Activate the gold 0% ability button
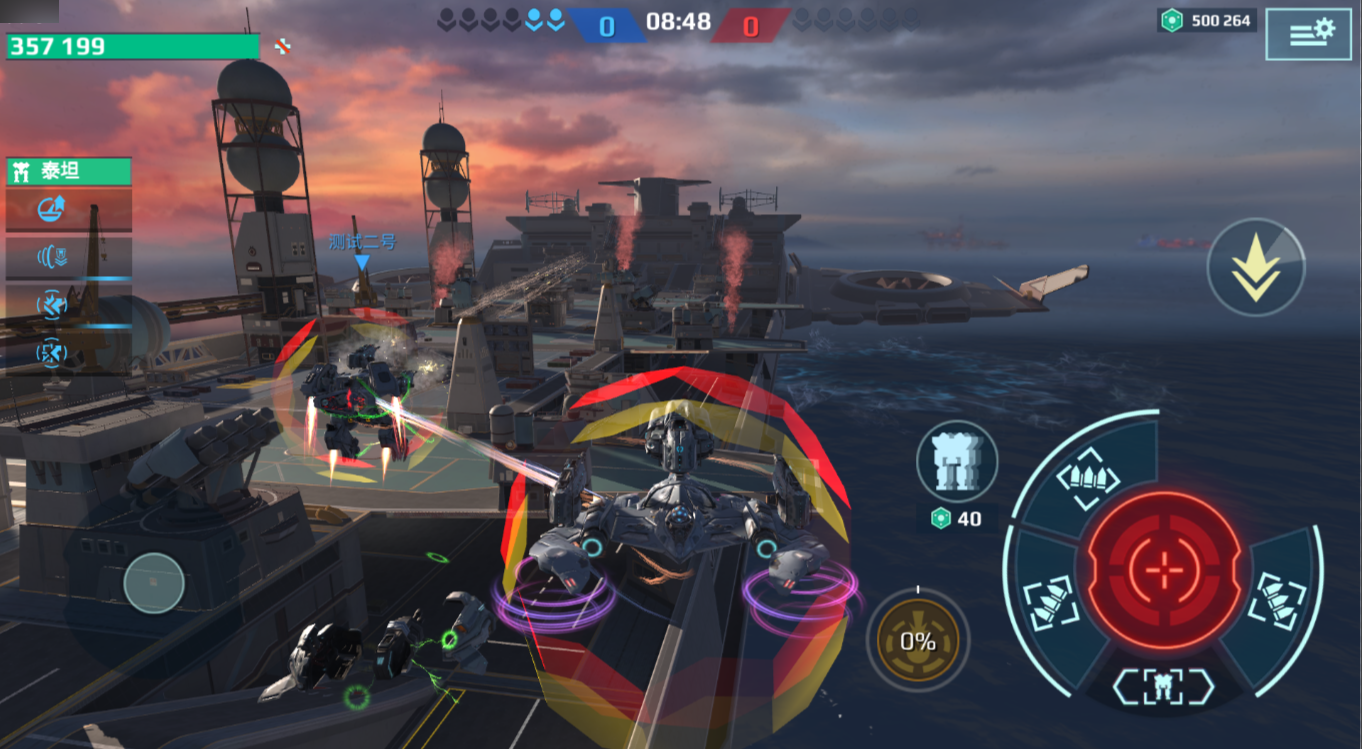 pos(917,640)
